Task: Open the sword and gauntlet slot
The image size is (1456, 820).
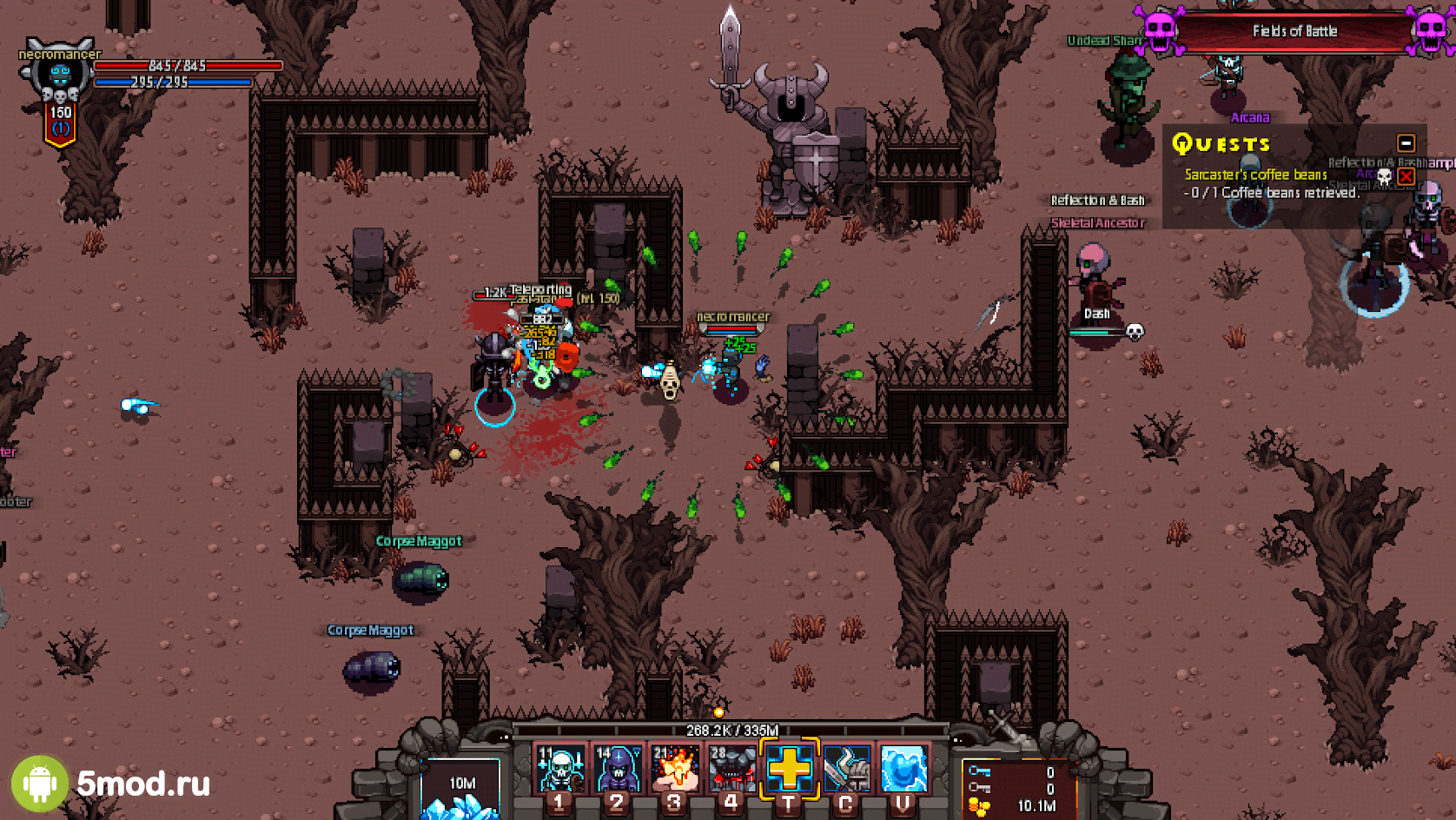Action: [x=846, y=769]
